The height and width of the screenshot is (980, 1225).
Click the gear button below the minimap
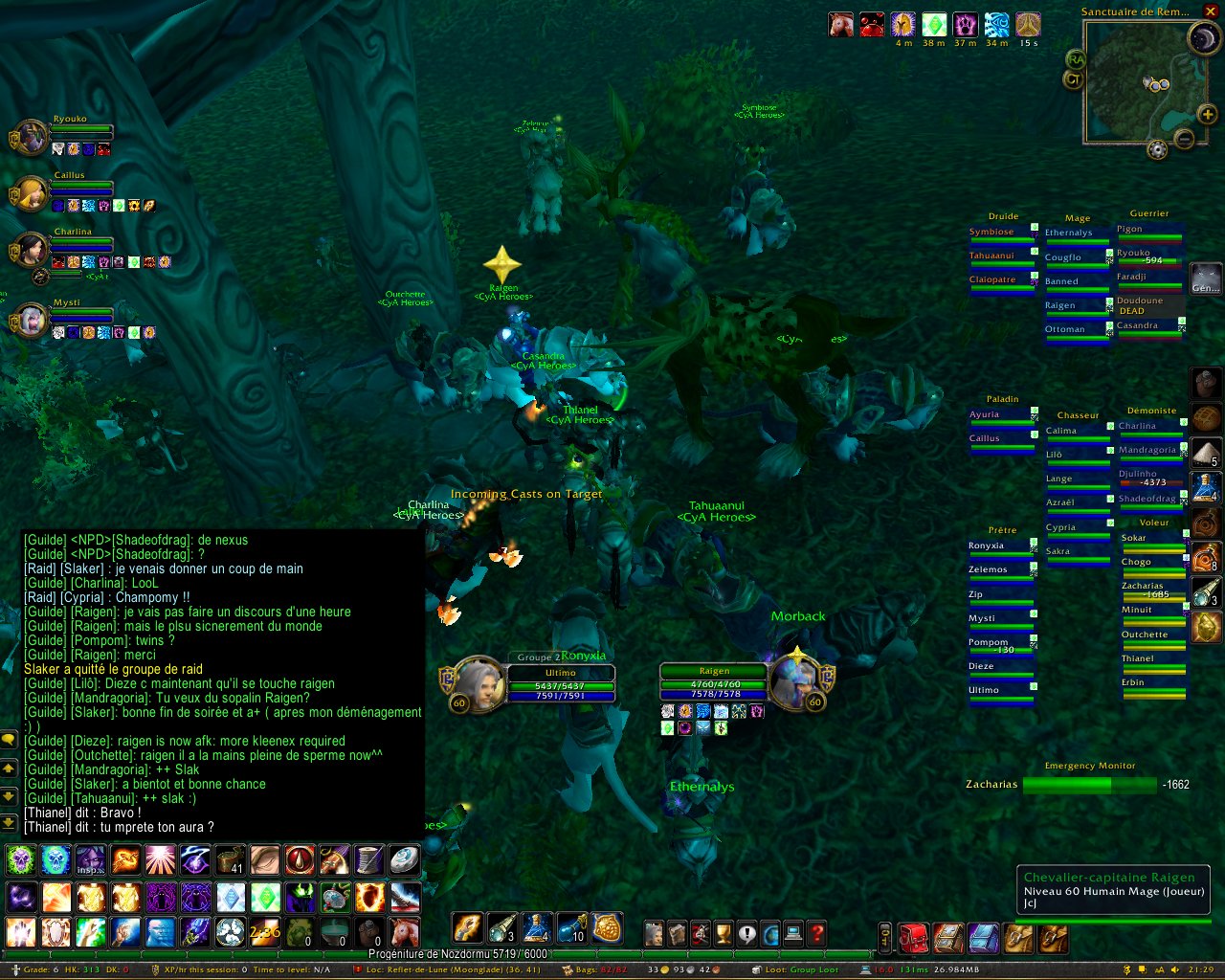click(x=1157, y=150)
